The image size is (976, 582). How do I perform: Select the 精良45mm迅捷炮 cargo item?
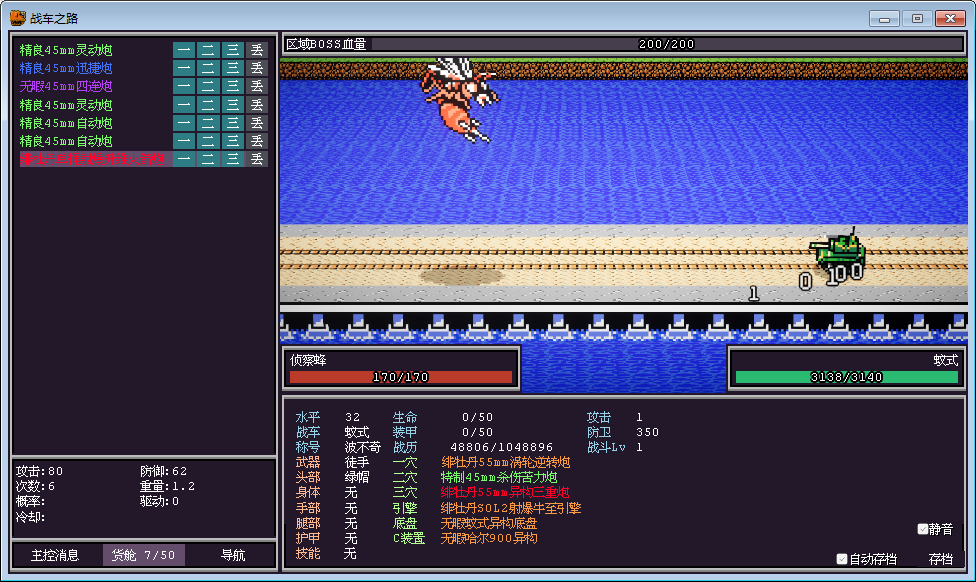click(x=66, y=68)
